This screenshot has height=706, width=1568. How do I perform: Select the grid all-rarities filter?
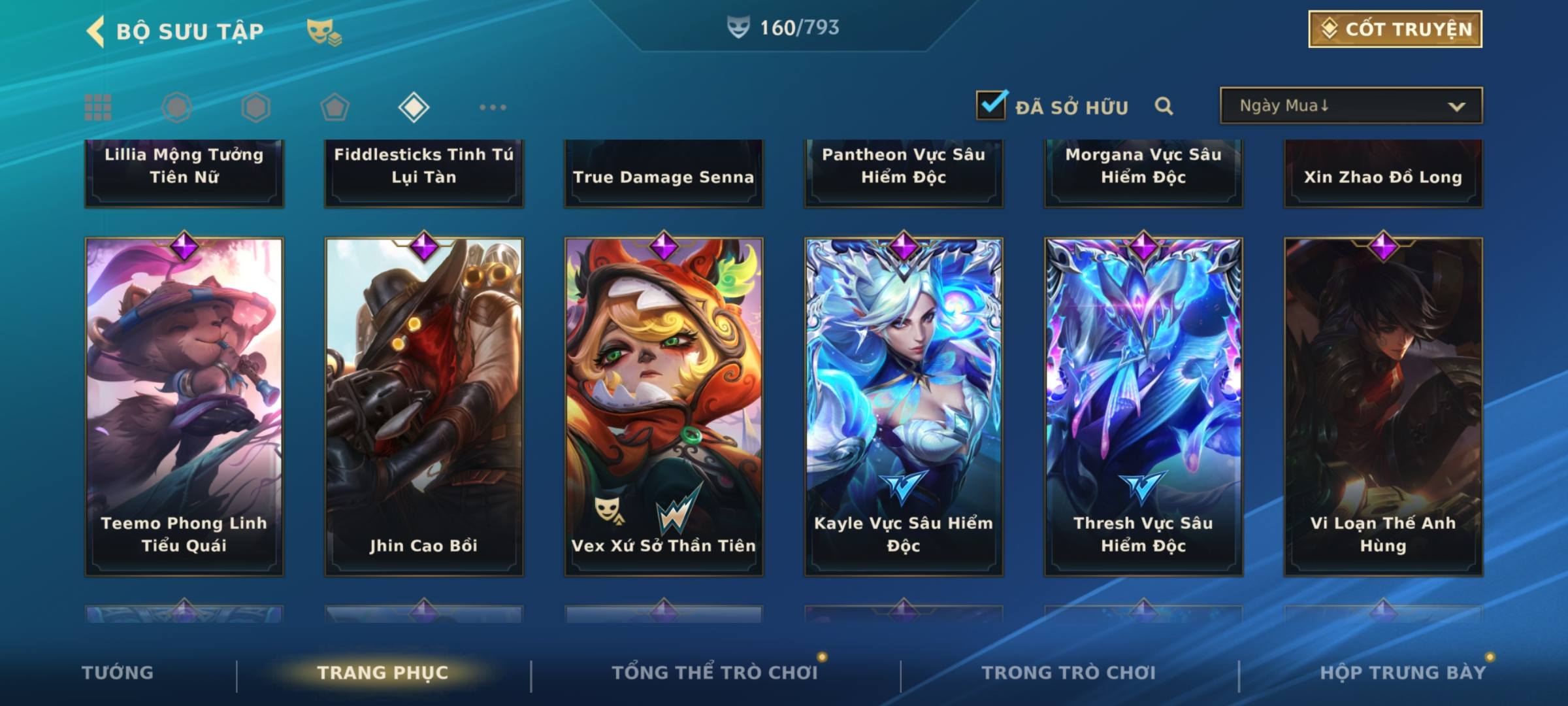click(98, 107)
